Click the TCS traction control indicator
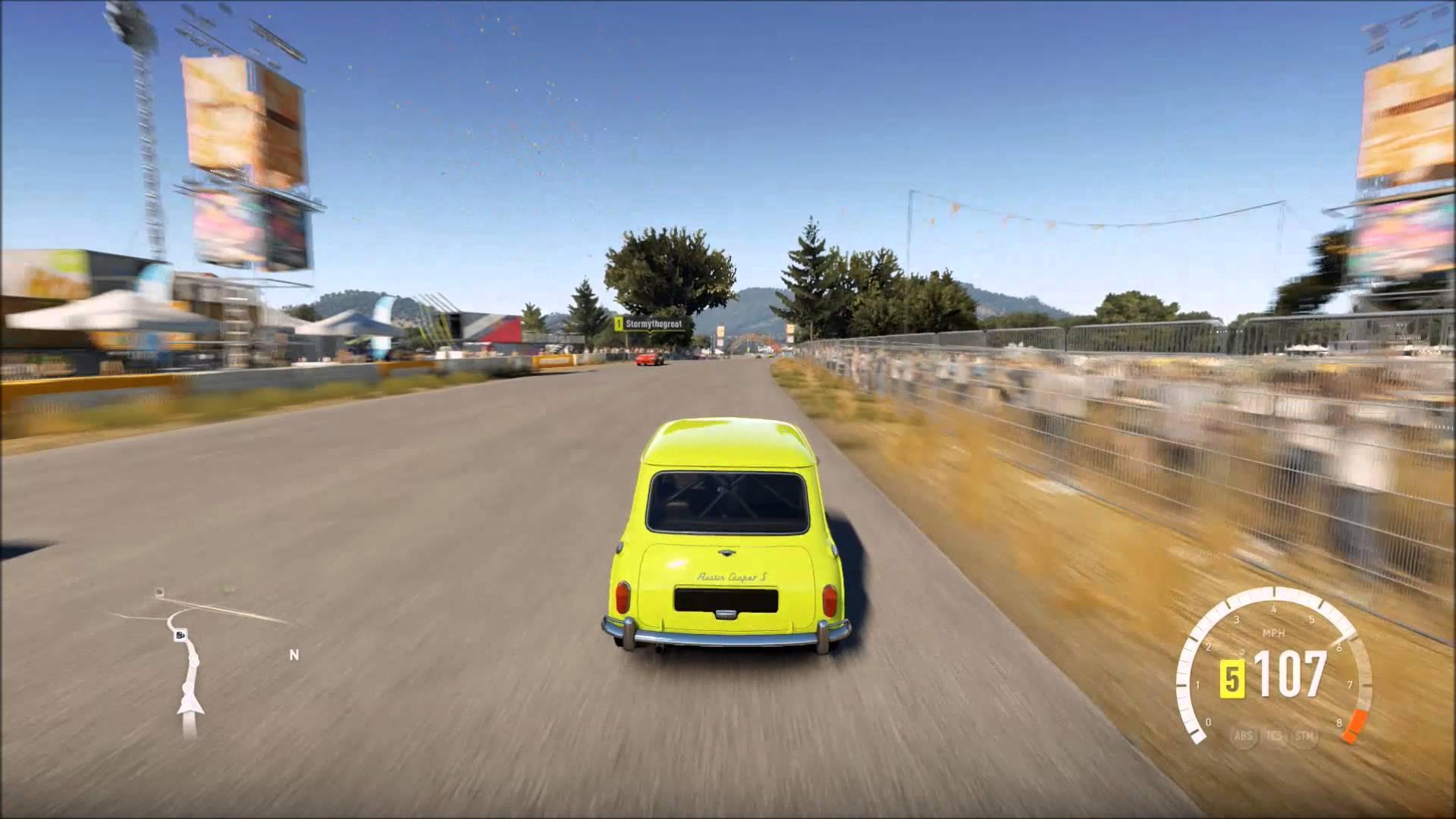 1274,735
